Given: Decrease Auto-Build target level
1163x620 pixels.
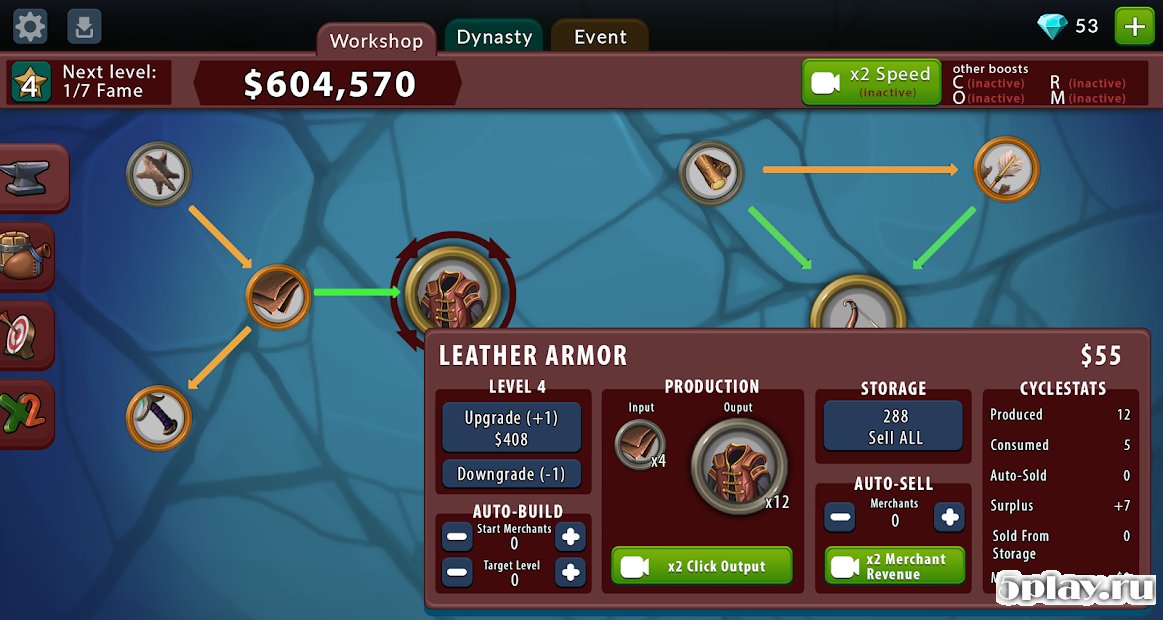Looking at the screenshot, I should pyautogui.click(x=458, y=573).
